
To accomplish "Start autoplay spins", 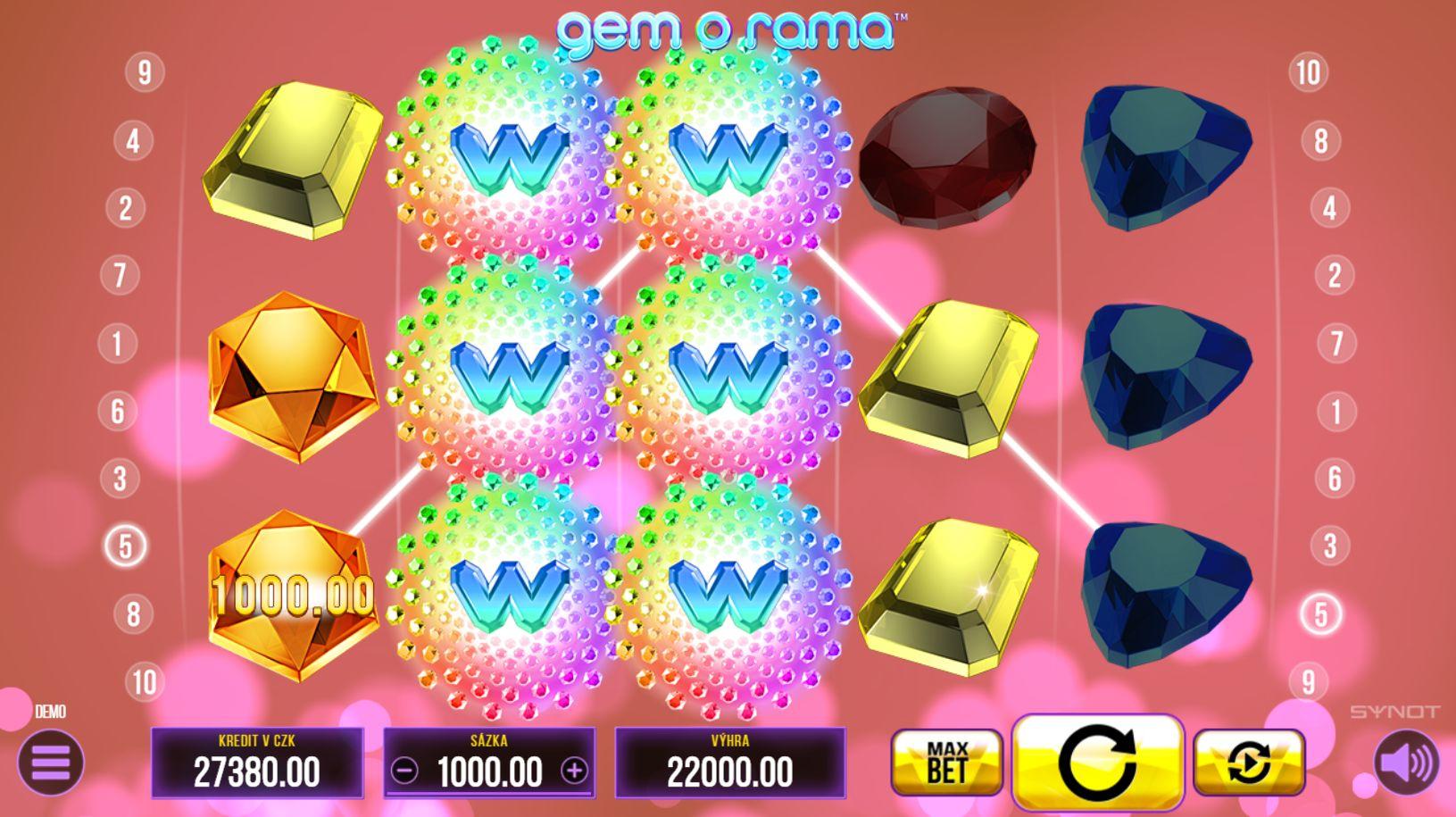I will tap(1248, 762).
